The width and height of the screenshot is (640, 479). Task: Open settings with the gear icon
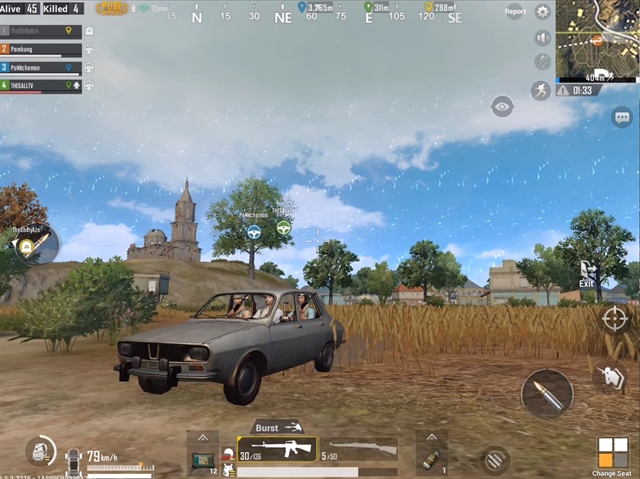click(543, 12)
